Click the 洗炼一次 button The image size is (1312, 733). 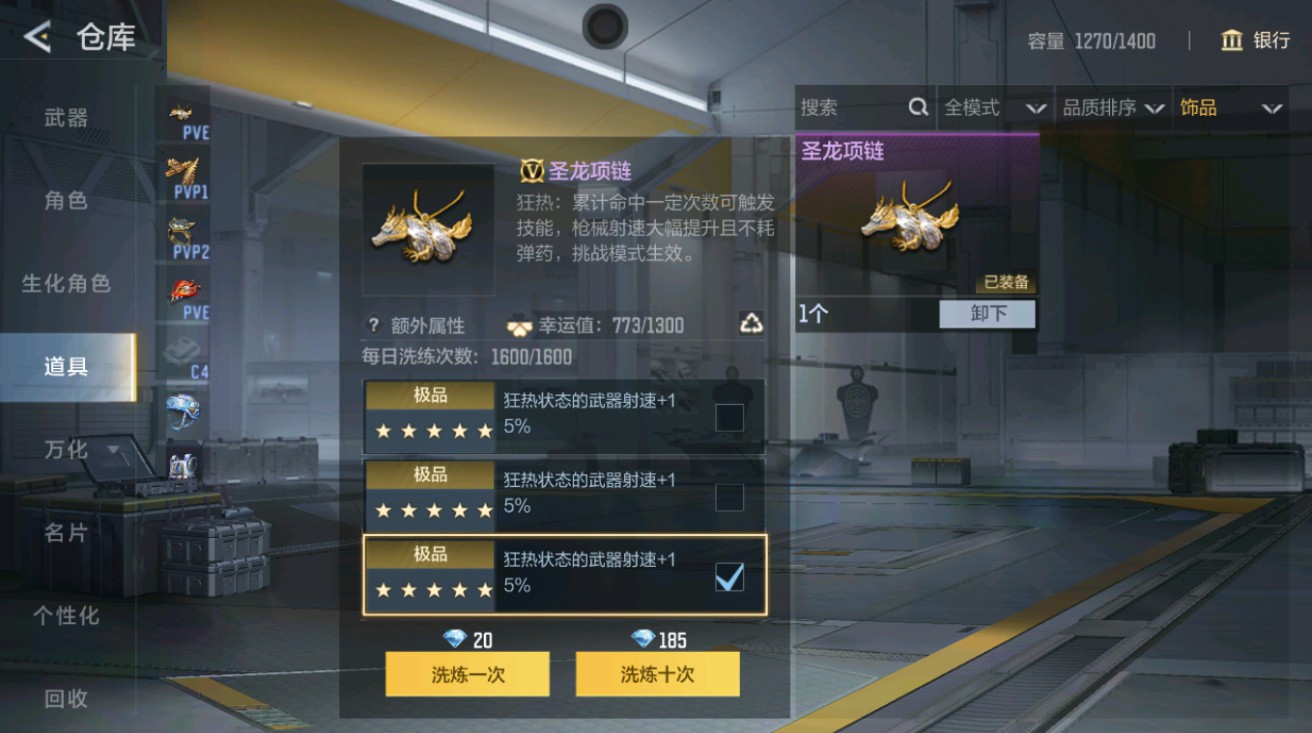466,674
